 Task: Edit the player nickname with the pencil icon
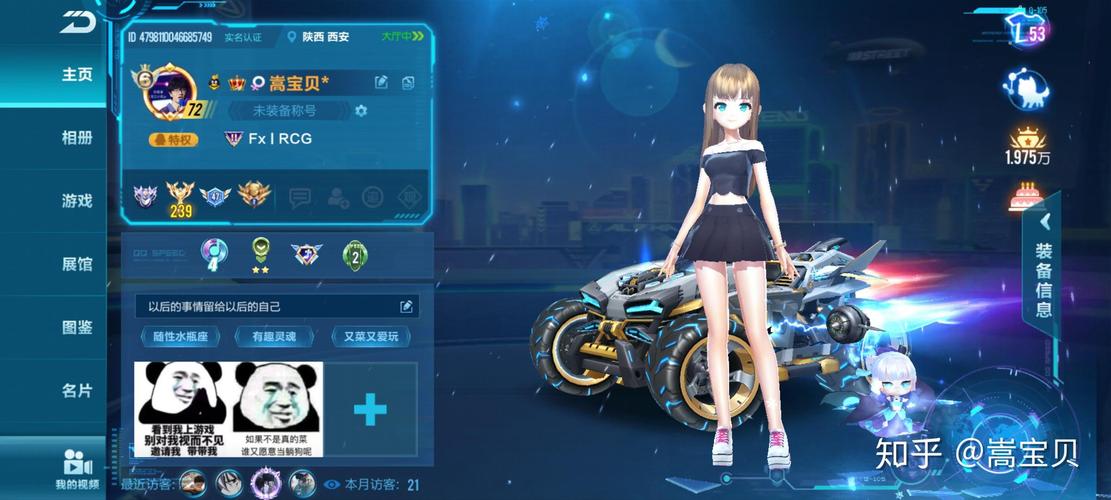[381, 82]
